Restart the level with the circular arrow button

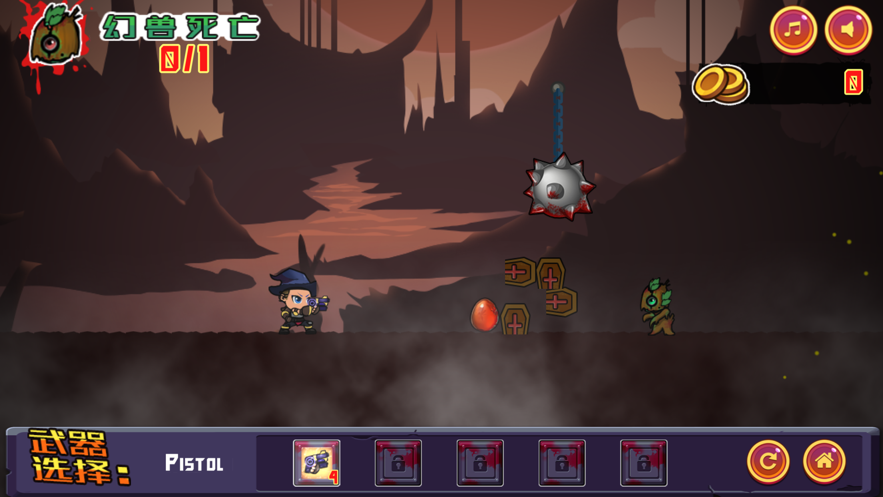point(768,461)
